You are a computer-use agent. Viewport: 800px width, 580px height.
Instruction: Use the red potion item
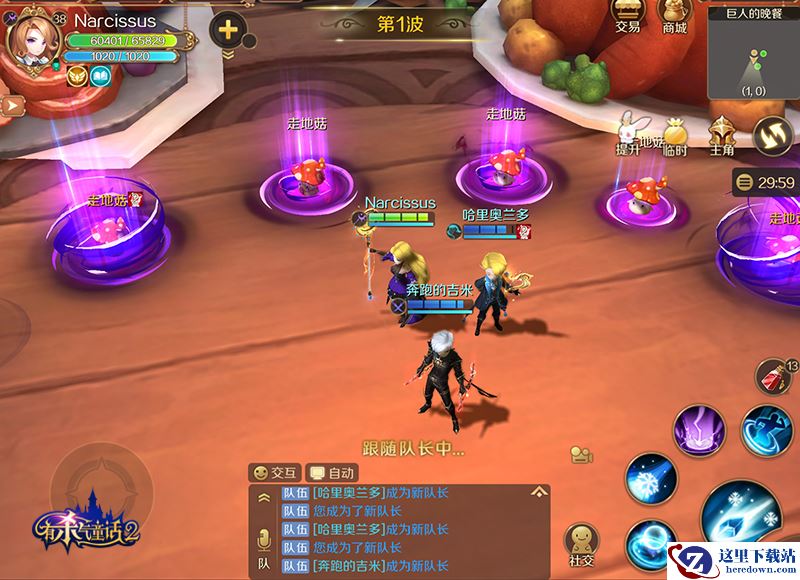tap(774, 378)
